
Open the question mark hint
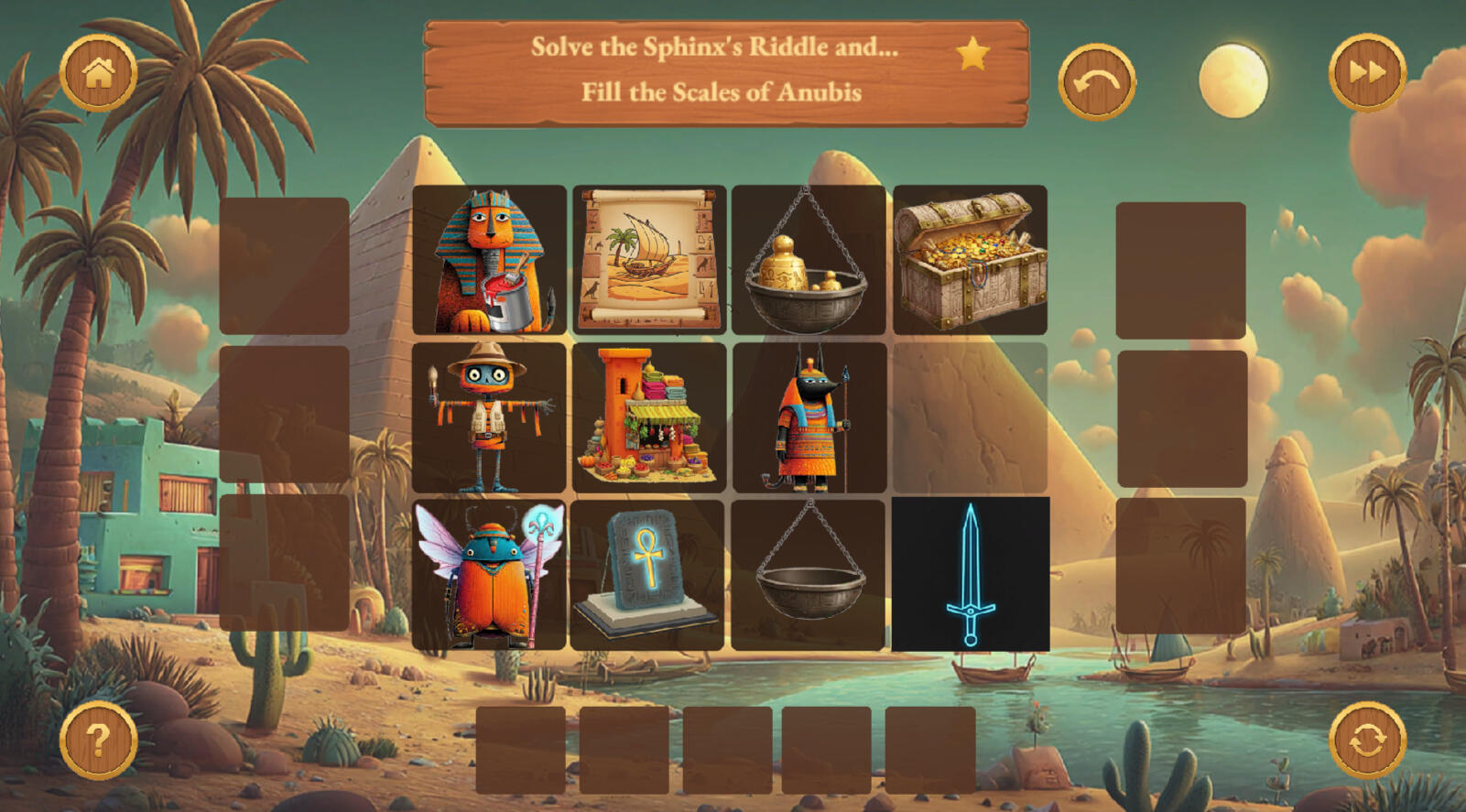pos(98,740)
